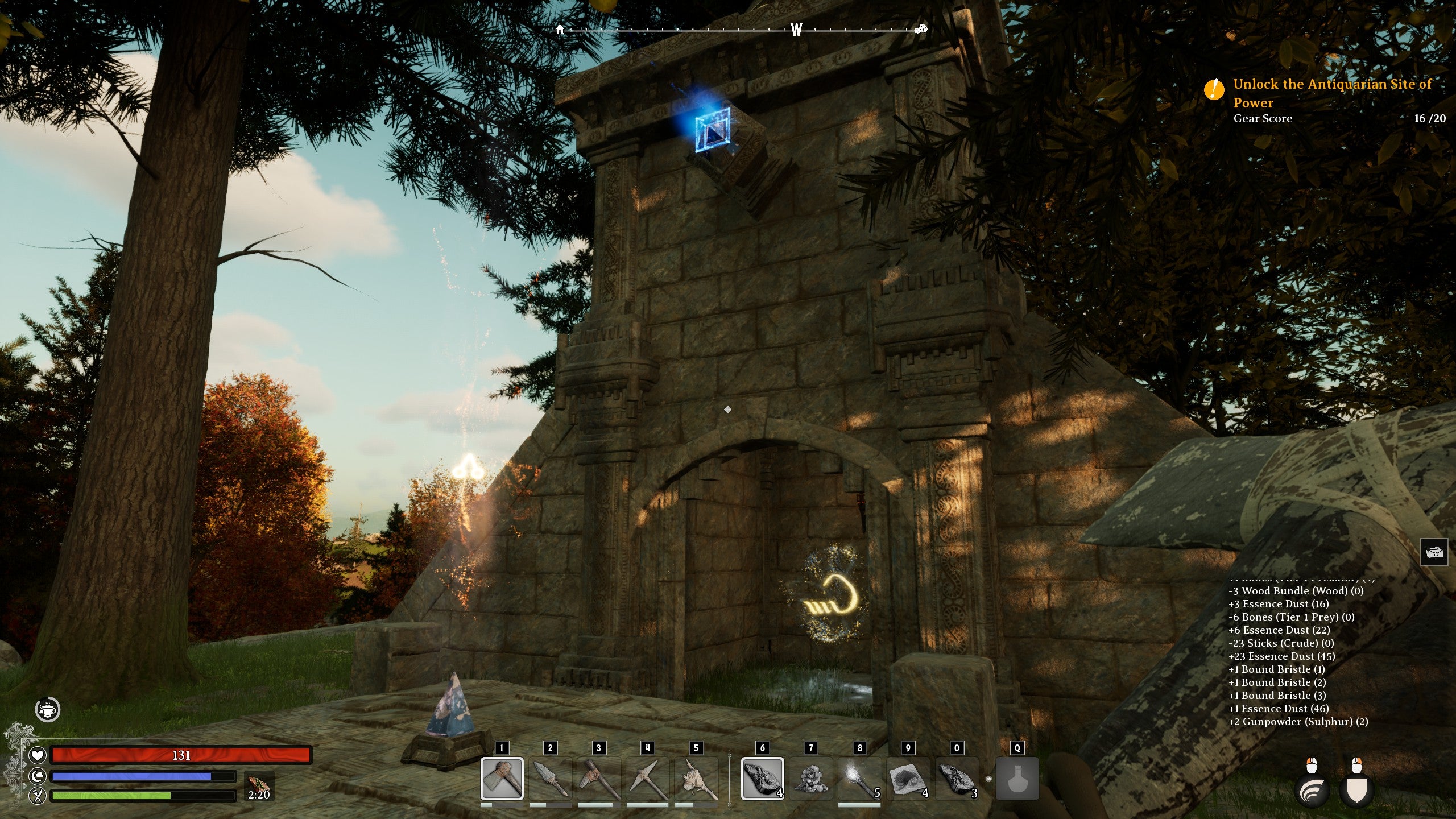Select the paper sheet item in slot 9

click(x=908, y=778)
